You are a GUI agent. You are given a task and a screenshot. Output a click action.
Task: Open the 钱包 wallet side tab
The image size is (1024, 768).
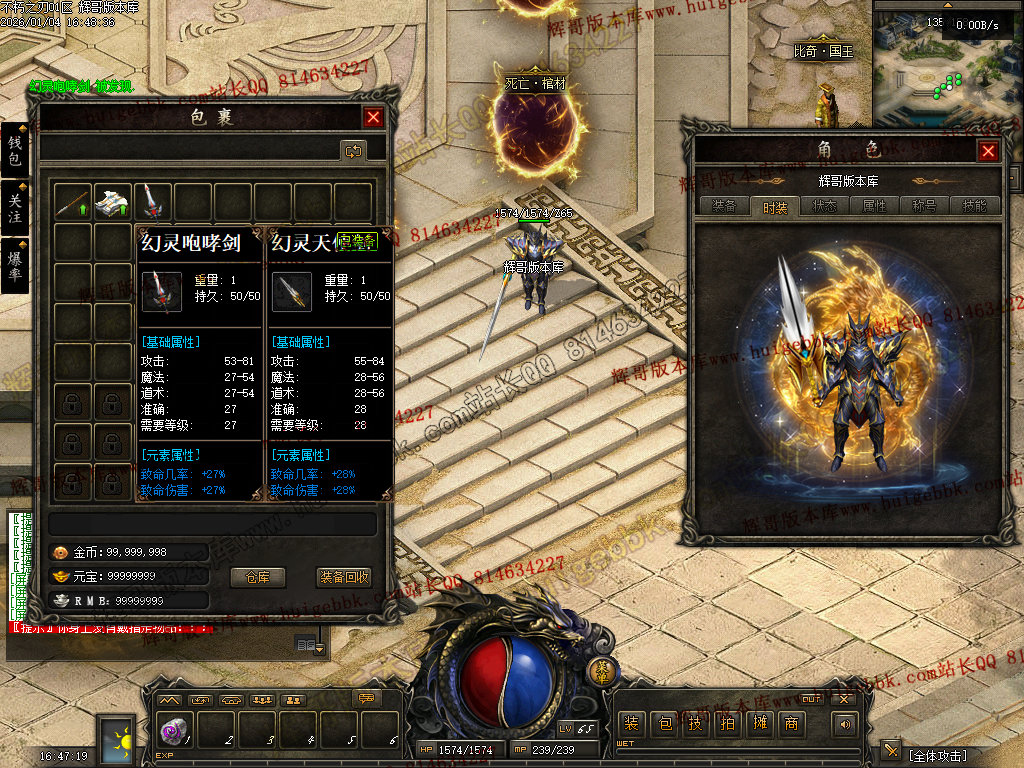14,150
